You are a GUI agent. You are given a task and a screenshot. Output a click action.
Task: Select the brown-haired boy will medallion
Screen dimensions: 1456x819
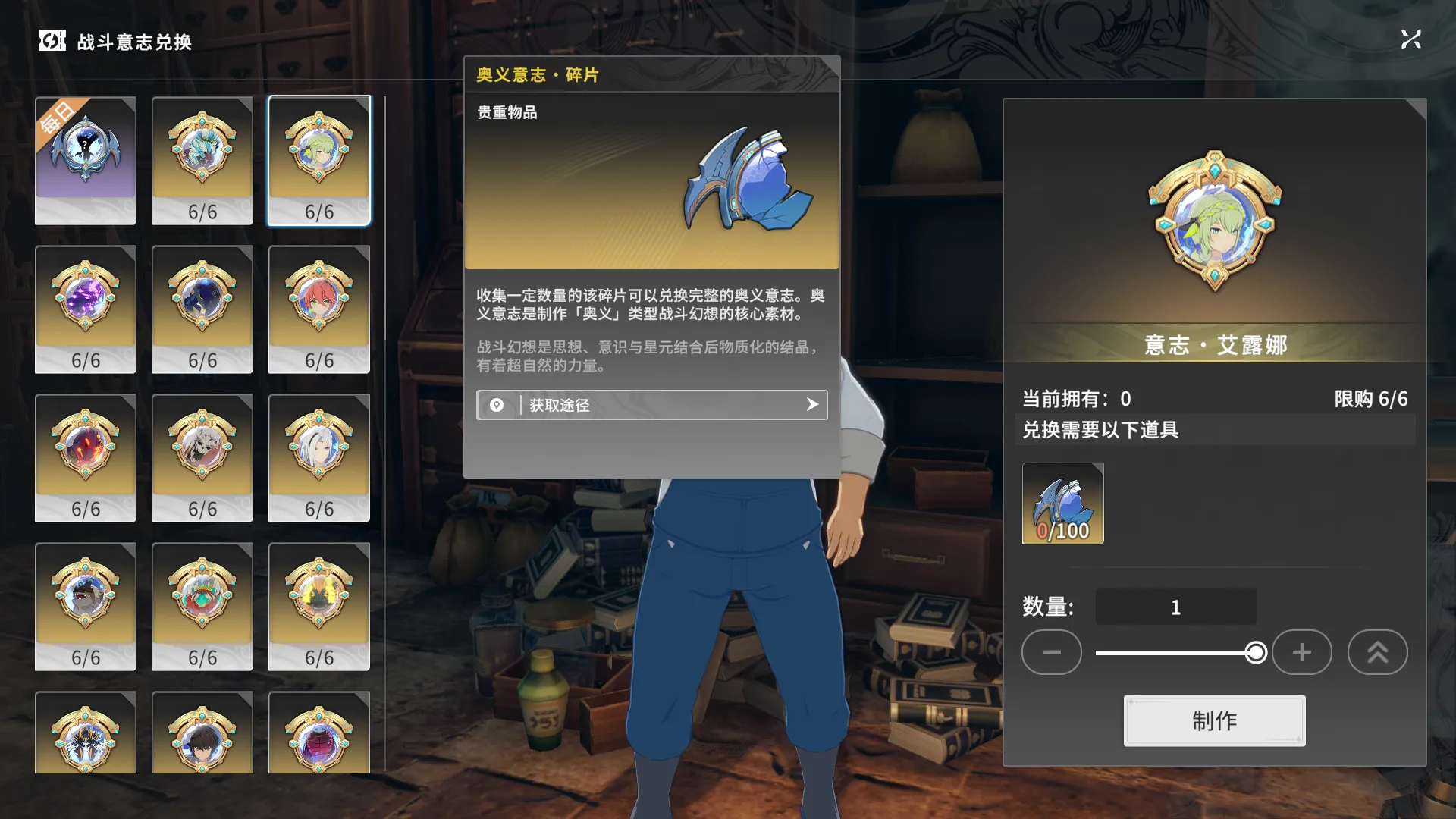(x=202, y=734)
